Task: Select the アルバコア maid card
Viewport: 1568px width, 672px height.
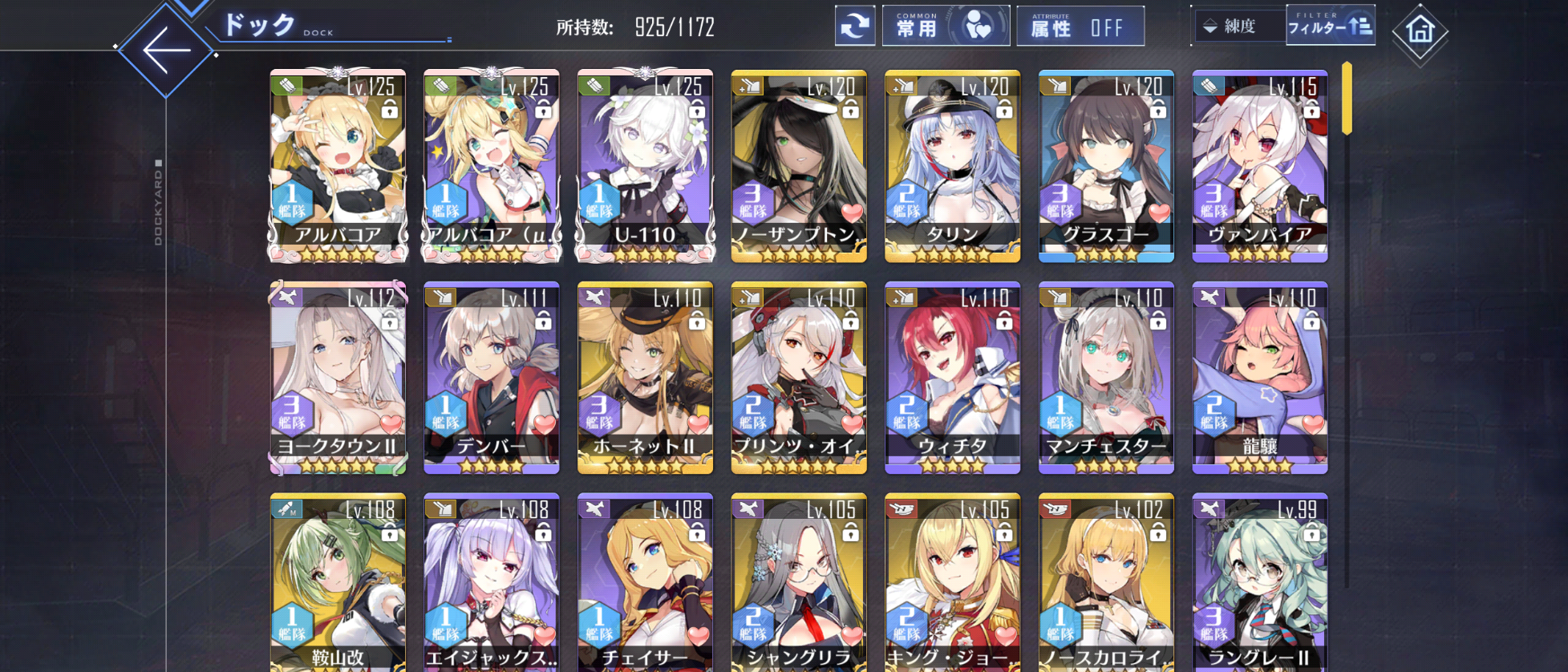Action: click(x=338, y=166)
